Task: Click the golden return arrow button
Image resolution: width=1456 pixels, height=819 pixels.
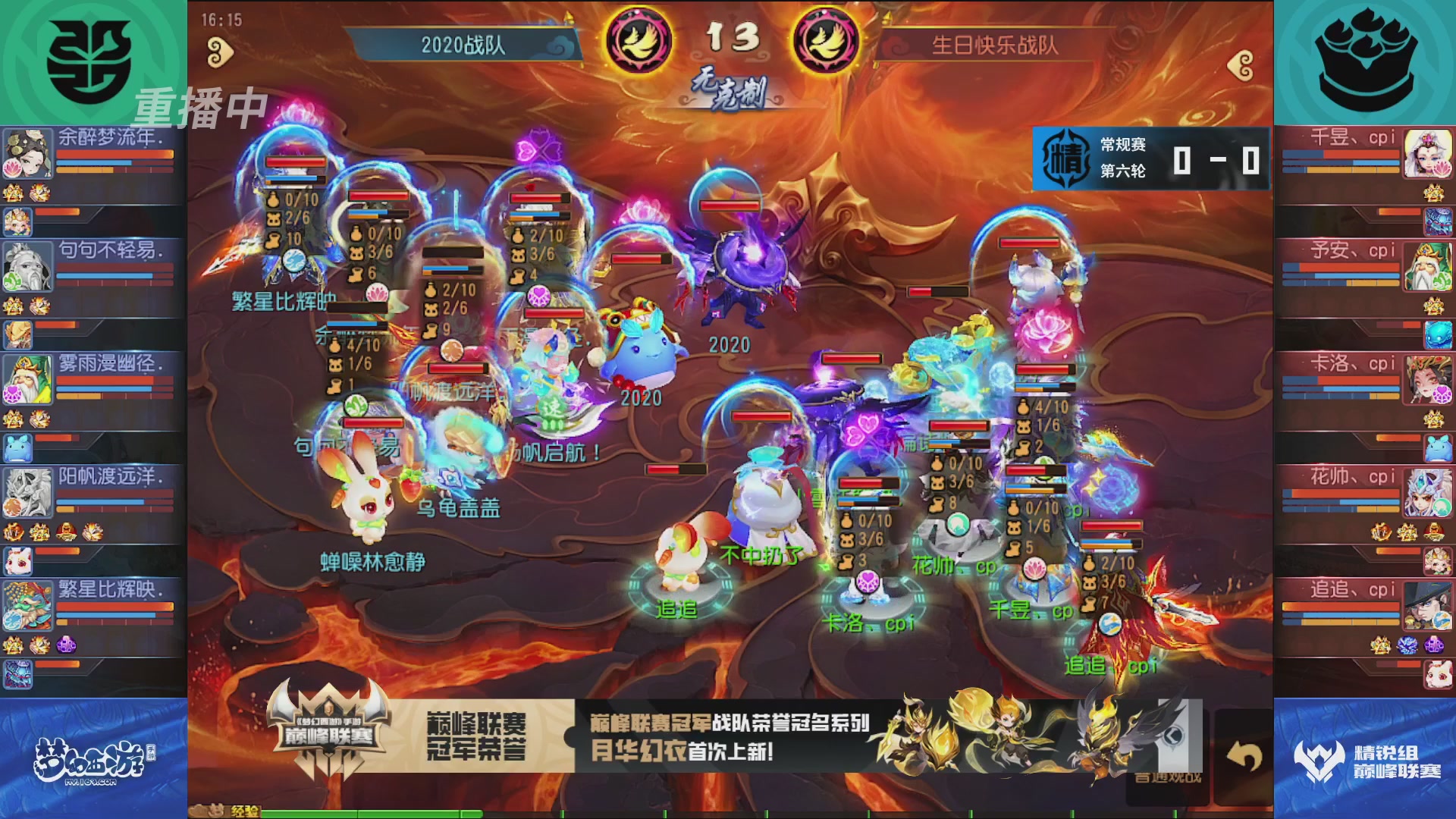Action: 1244,755
